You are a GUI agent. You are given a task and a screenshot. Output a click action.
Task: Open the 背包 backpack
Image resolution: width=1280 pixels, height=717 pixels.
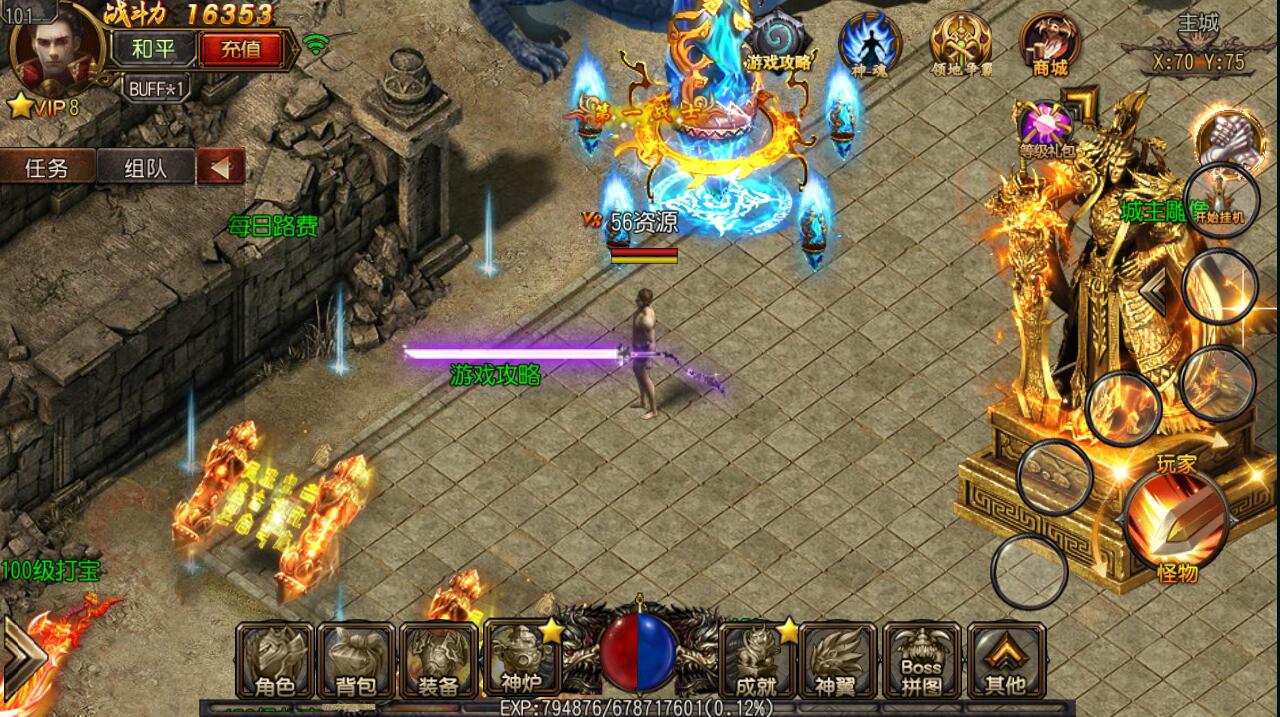[357, 660]
